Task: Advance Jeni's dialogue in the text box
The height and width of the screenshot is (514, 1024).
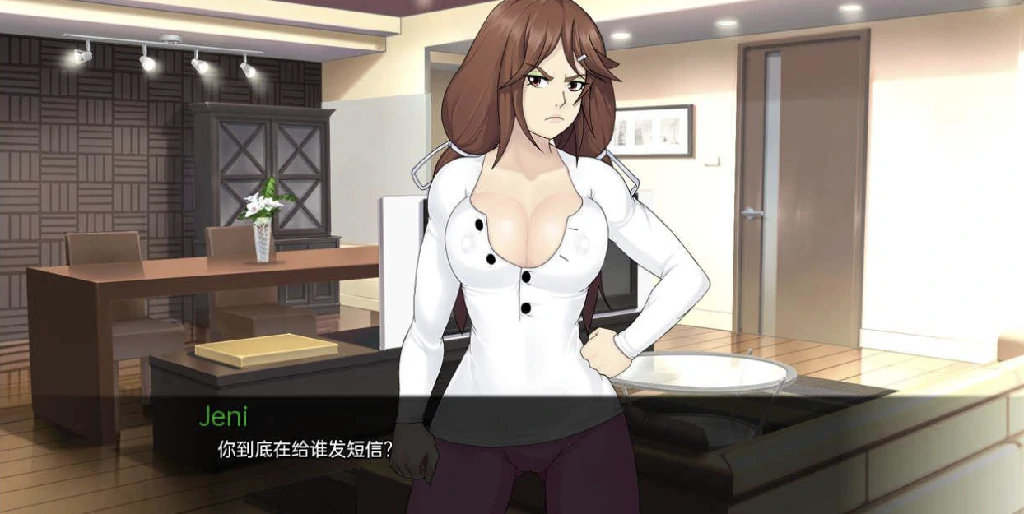Action: tap(512, 450)
